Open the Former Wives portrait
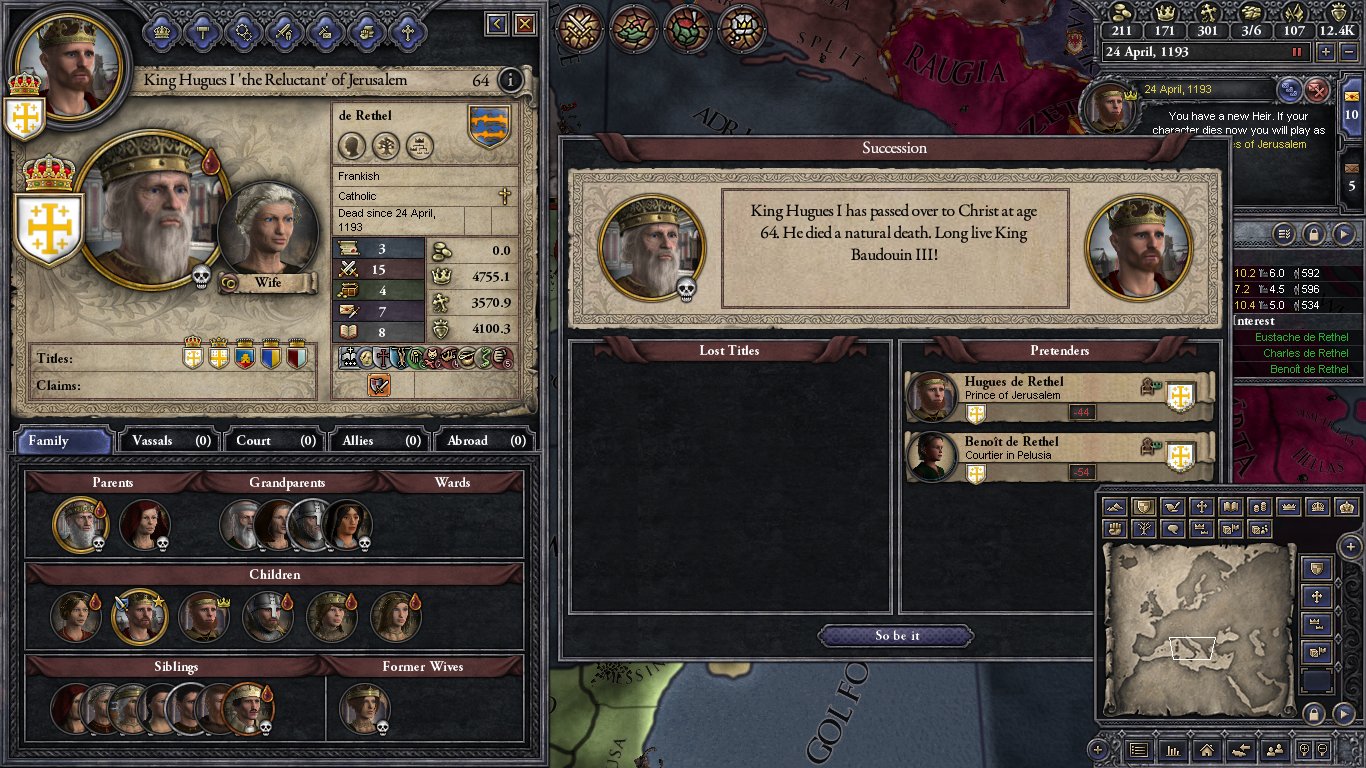The width and height of the screenshot is (1366, 768). click(x=362, y=706)
